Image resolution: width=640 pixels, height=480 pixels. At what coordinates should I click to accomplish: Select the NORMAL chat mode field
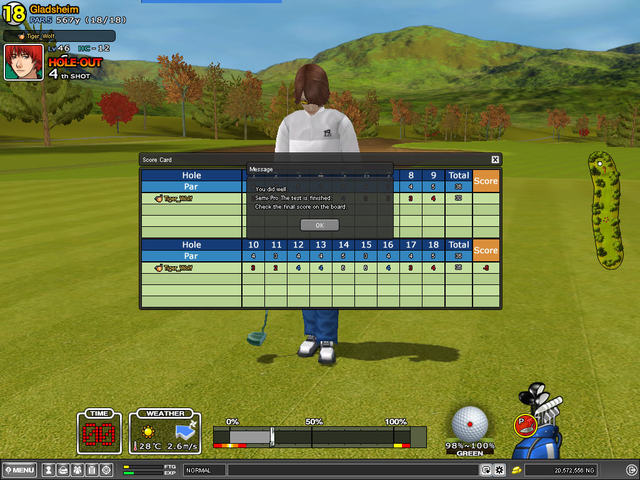point(203,469)
